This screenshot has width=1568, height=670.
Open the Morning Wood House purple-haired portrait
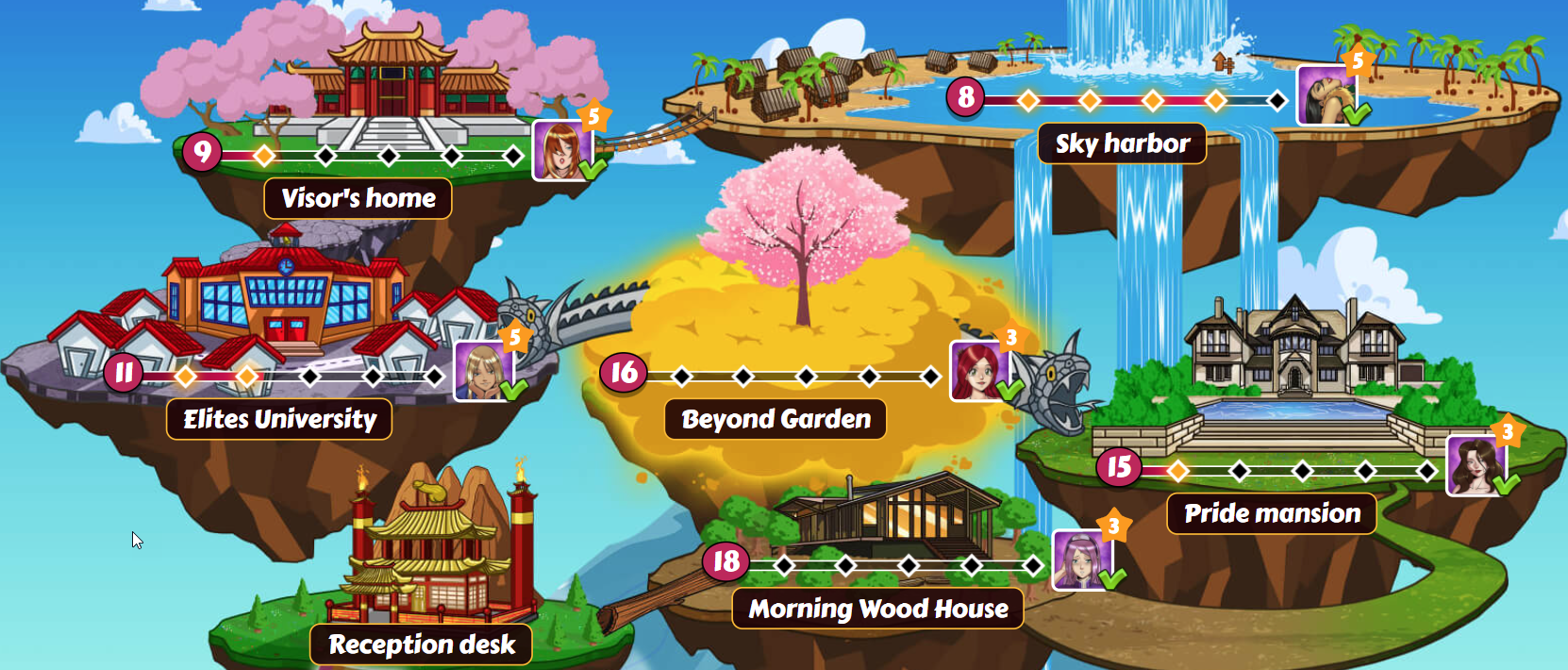(x=1081, y=561)
